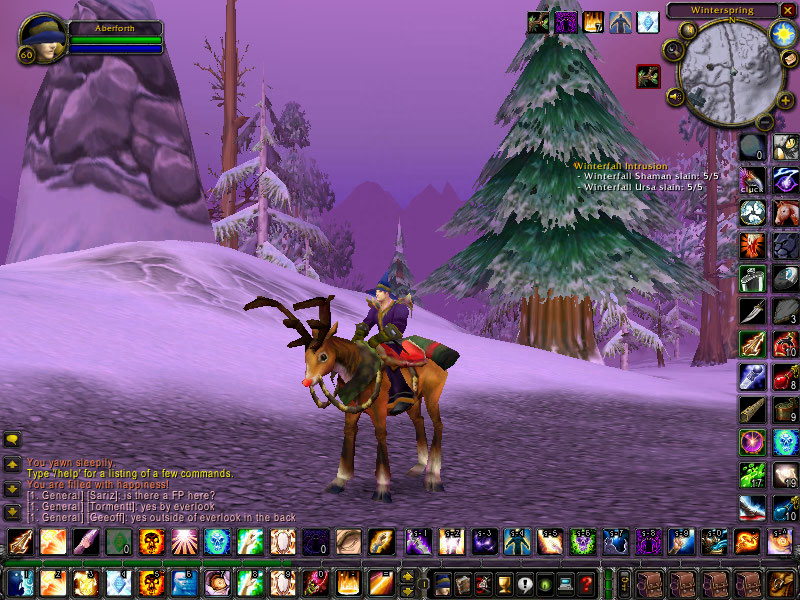Screen dimensions: 800x600
Task: Use the horse mount icon on side bar
Action: (x=785, y=213)
